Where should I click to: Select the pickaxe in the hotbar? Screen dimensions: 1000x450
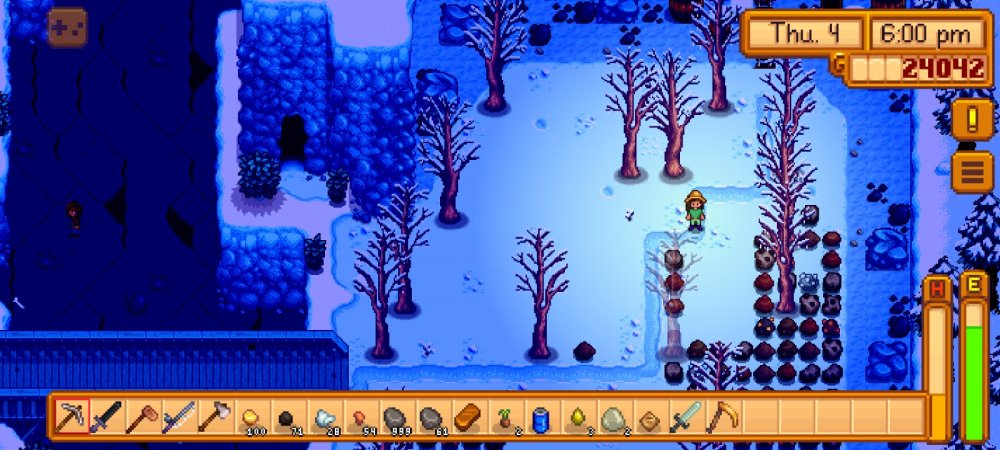pos(72,416)
